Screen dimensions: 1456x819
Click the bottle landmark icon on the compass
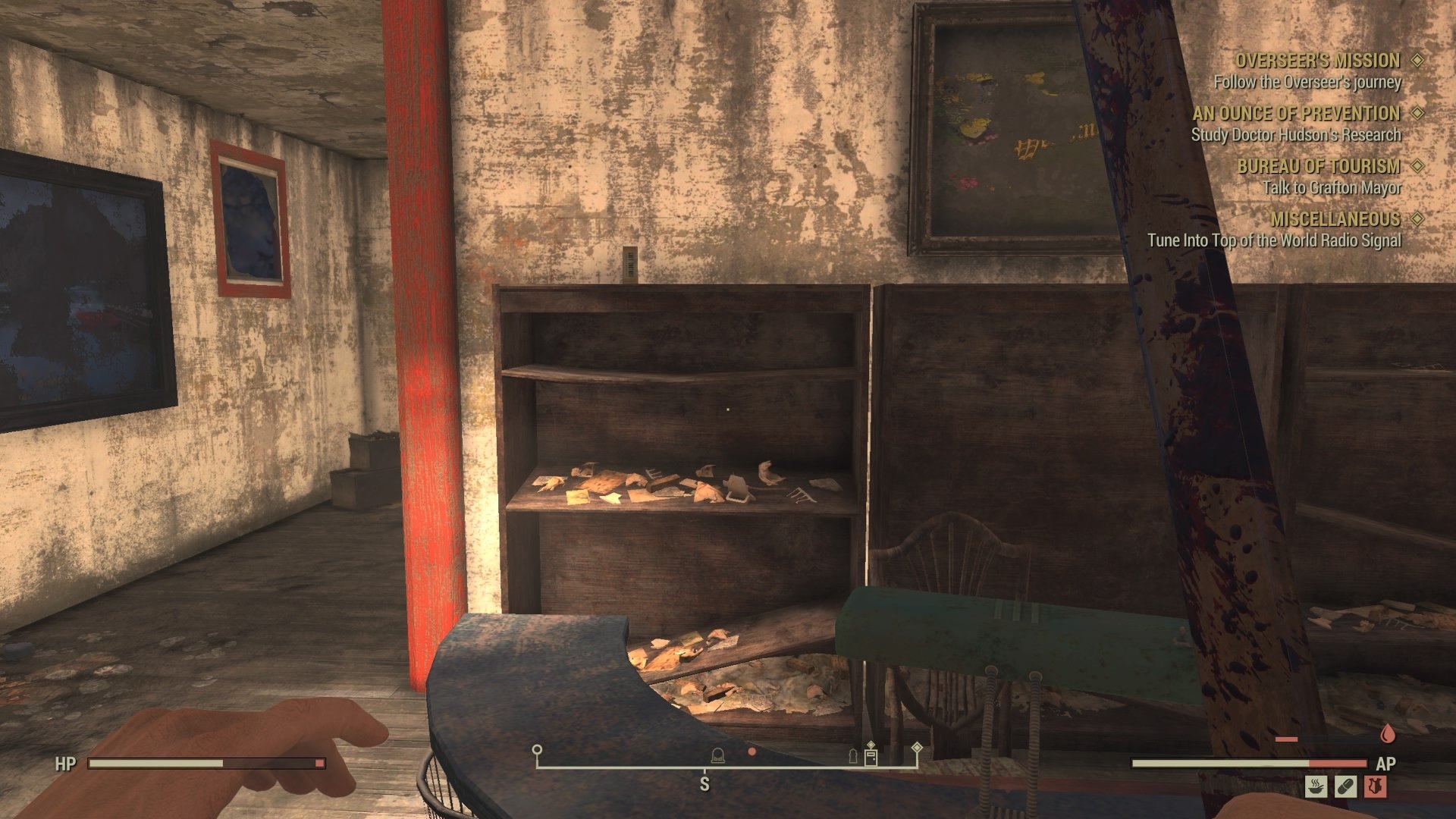(853, 757)
